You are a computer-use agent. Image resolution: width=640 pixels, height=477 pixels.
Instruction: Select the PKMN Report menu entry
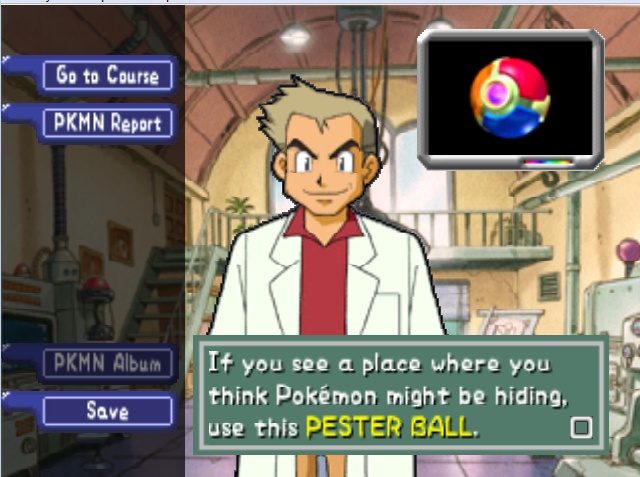(108, 123)
